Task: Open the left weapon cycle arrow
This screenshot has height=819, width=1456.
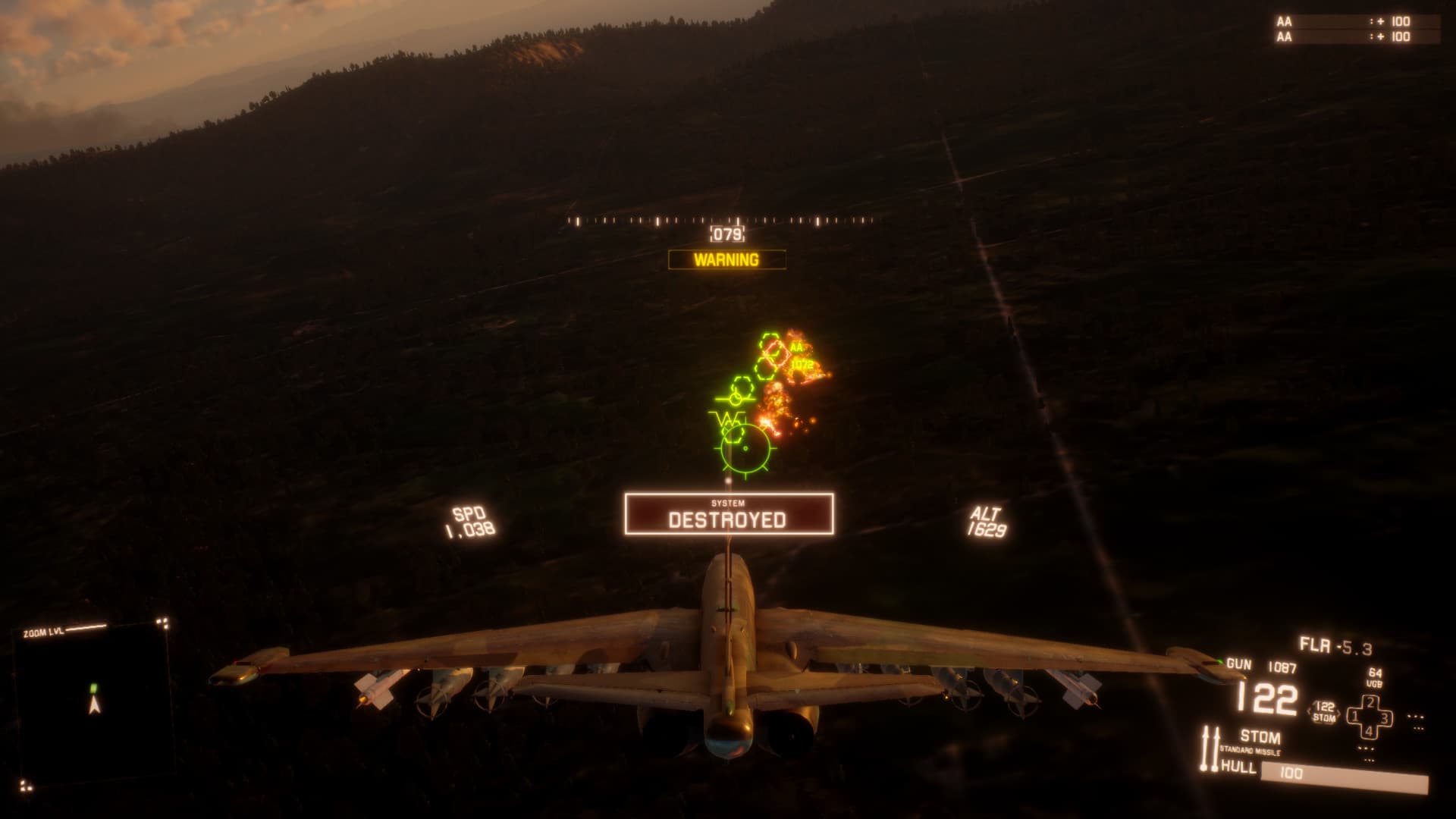Action: point(1310,711)
